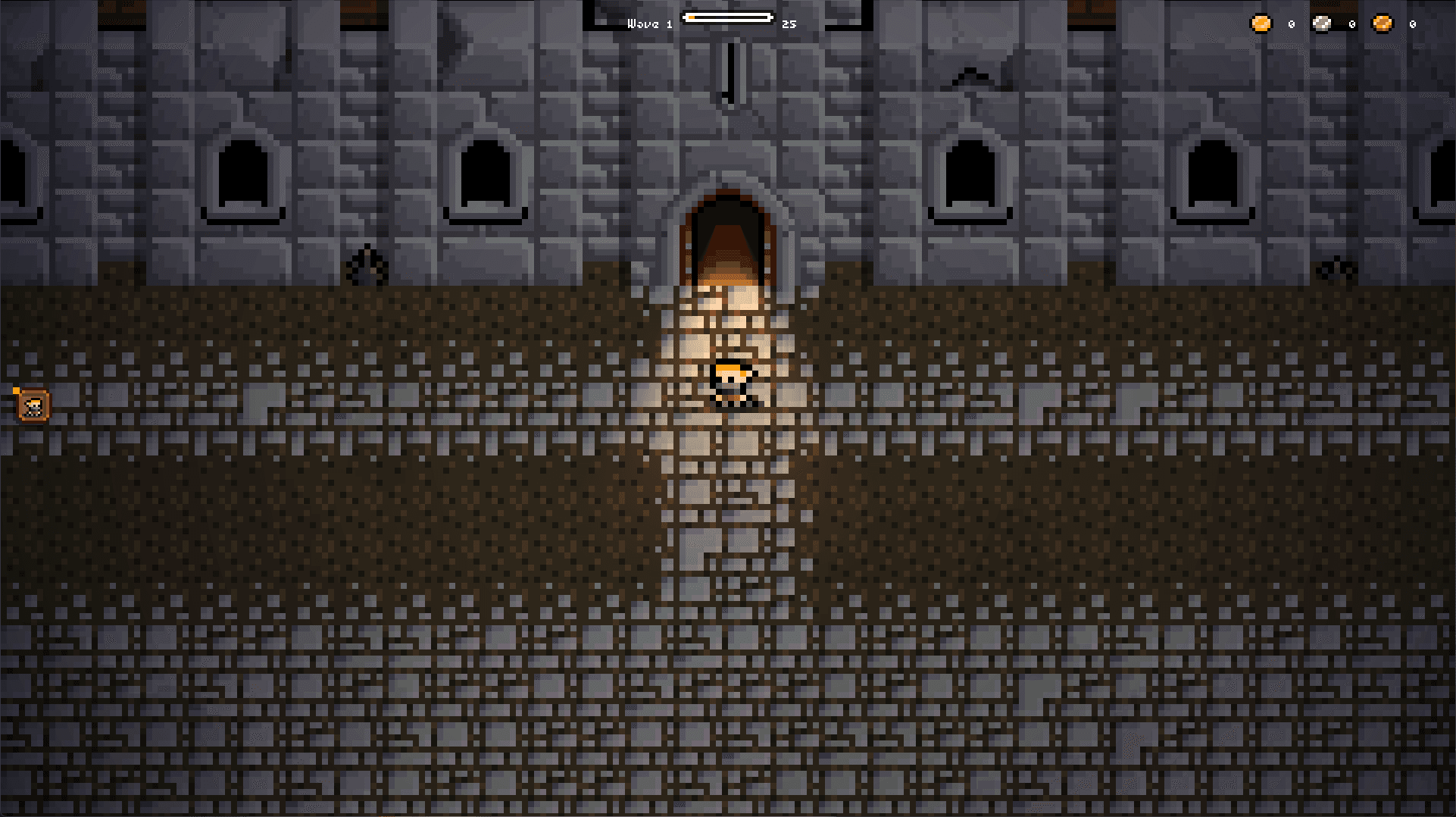This screenshot has width=1456, height=817.
Task: Click the player character in the gate light
Action: point(732,384)
